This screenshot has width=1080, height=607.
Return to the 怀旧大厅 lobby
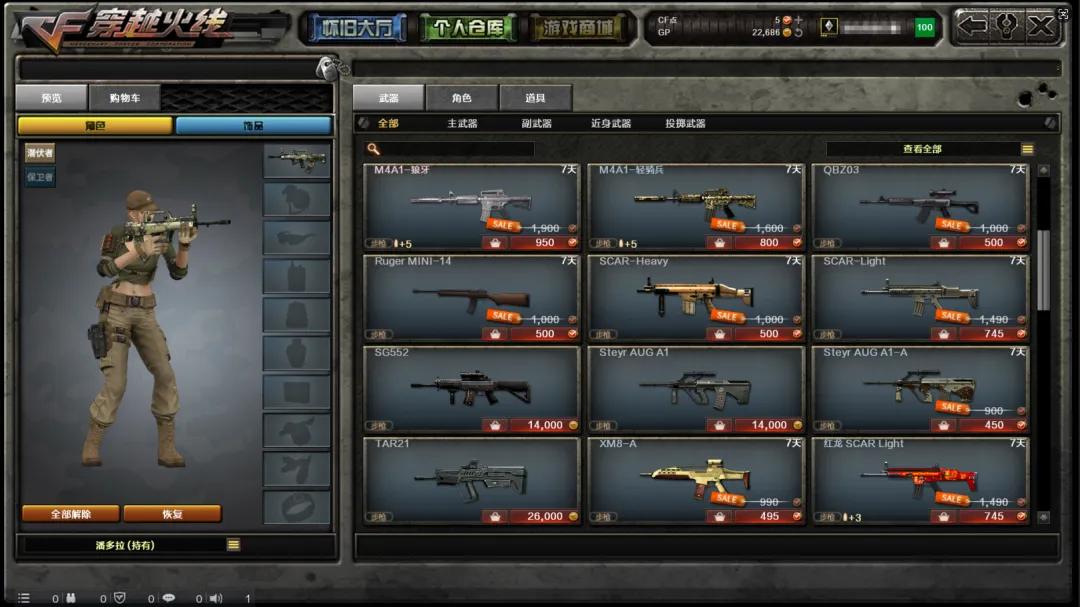(358, 28)
